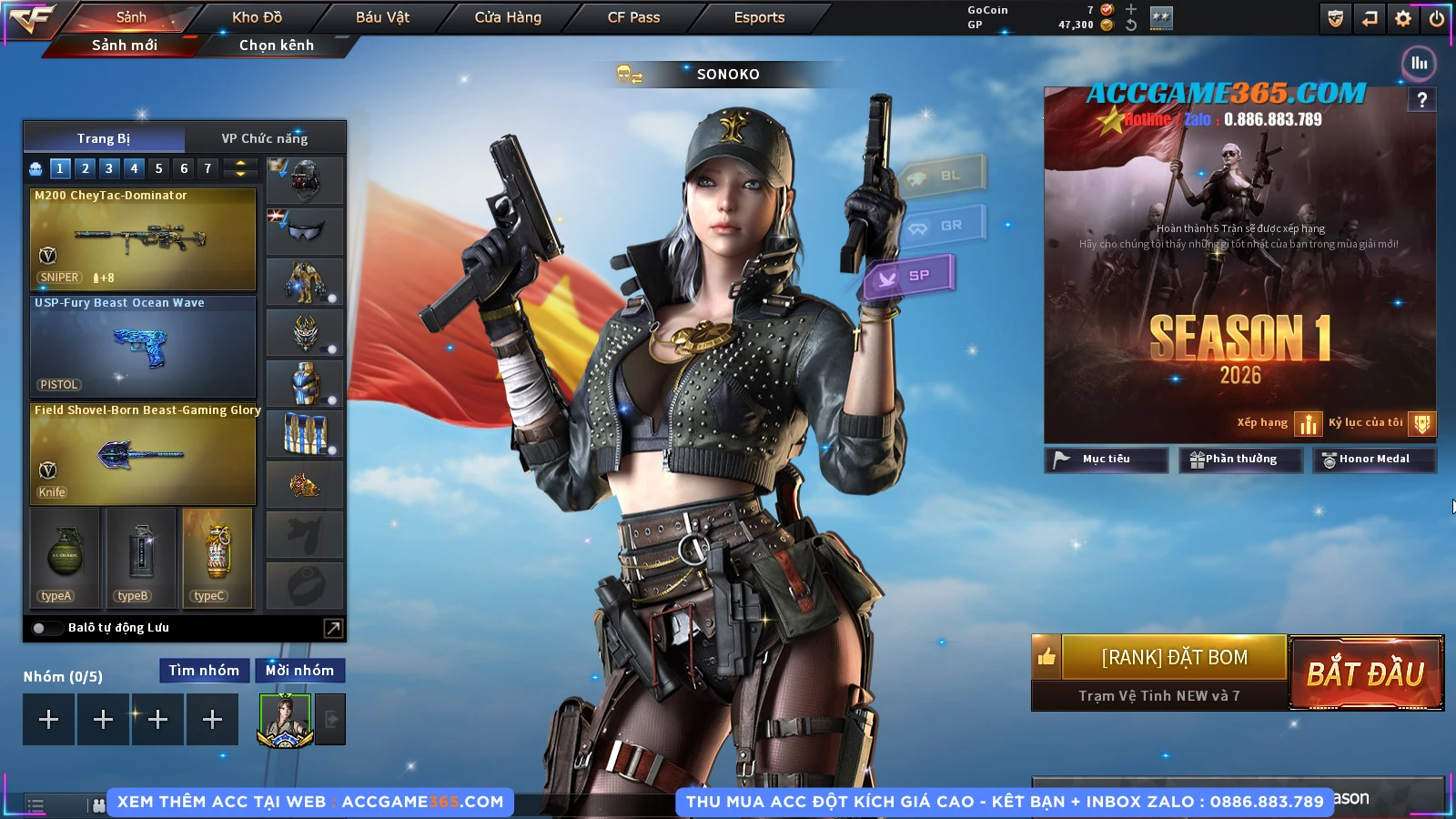Screen dimensions: 1456x819
Task: Choose the Field Shovel knife slot
Action: 143,453
